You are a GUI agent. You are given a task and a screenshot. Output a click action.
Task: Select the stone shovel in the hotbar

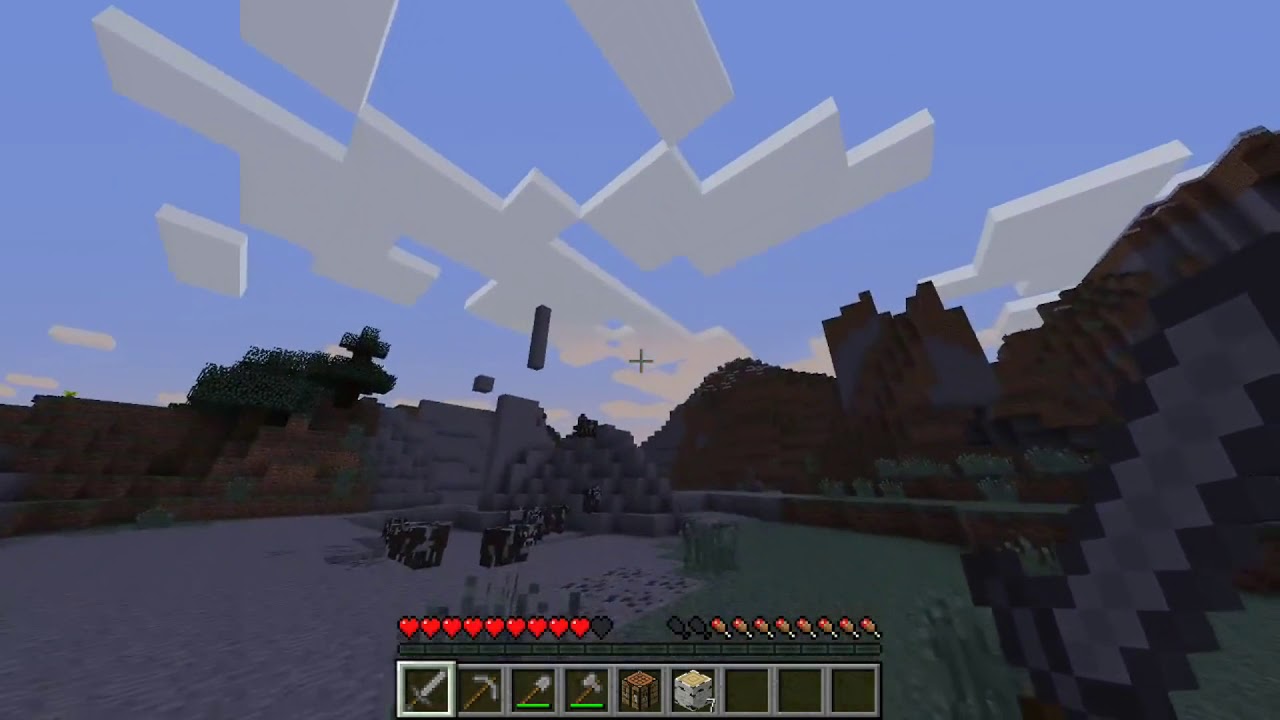[x=532, y=686]
